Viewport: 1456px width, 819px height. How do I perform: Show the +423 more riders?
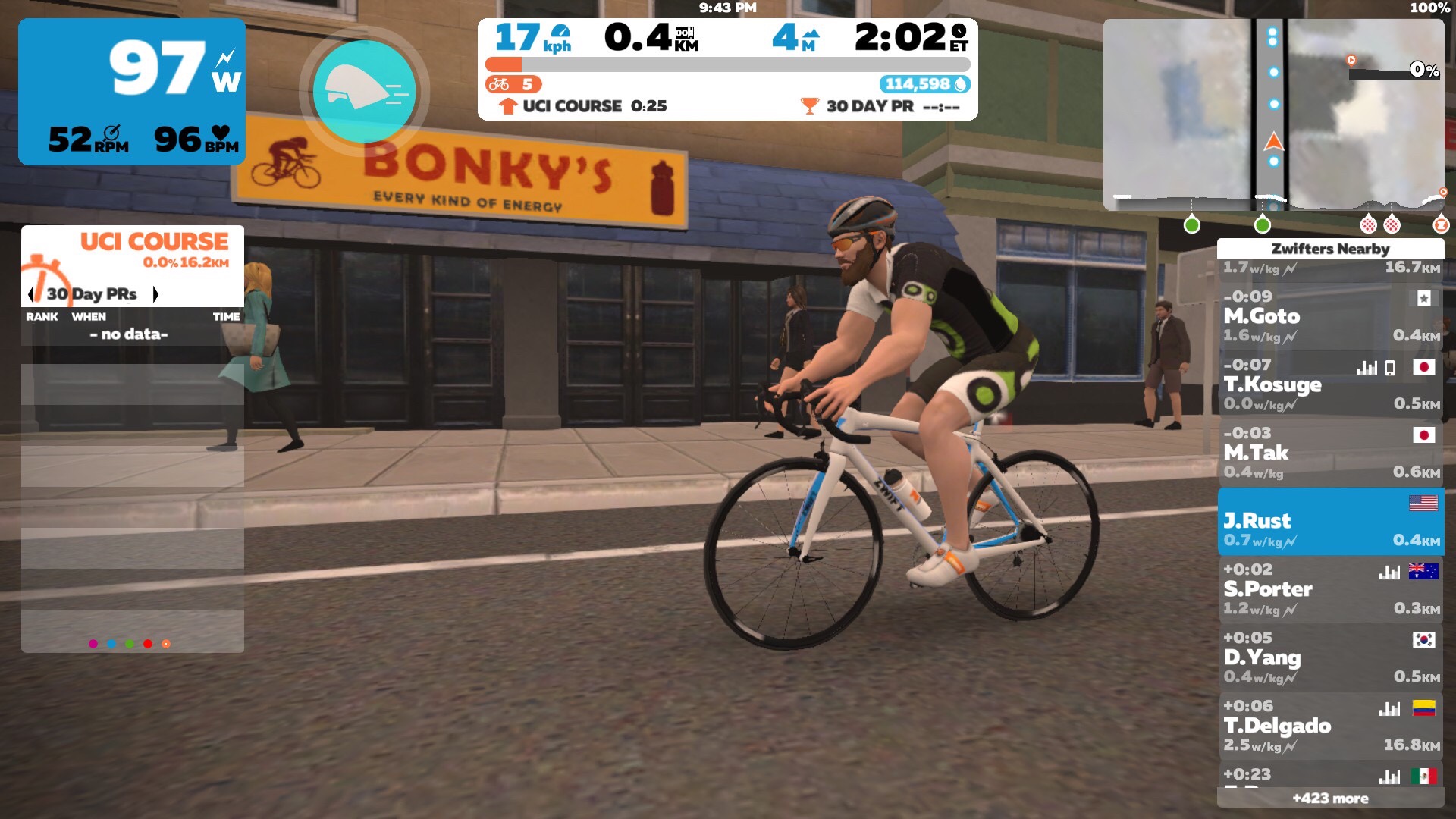pos(1330,799)
